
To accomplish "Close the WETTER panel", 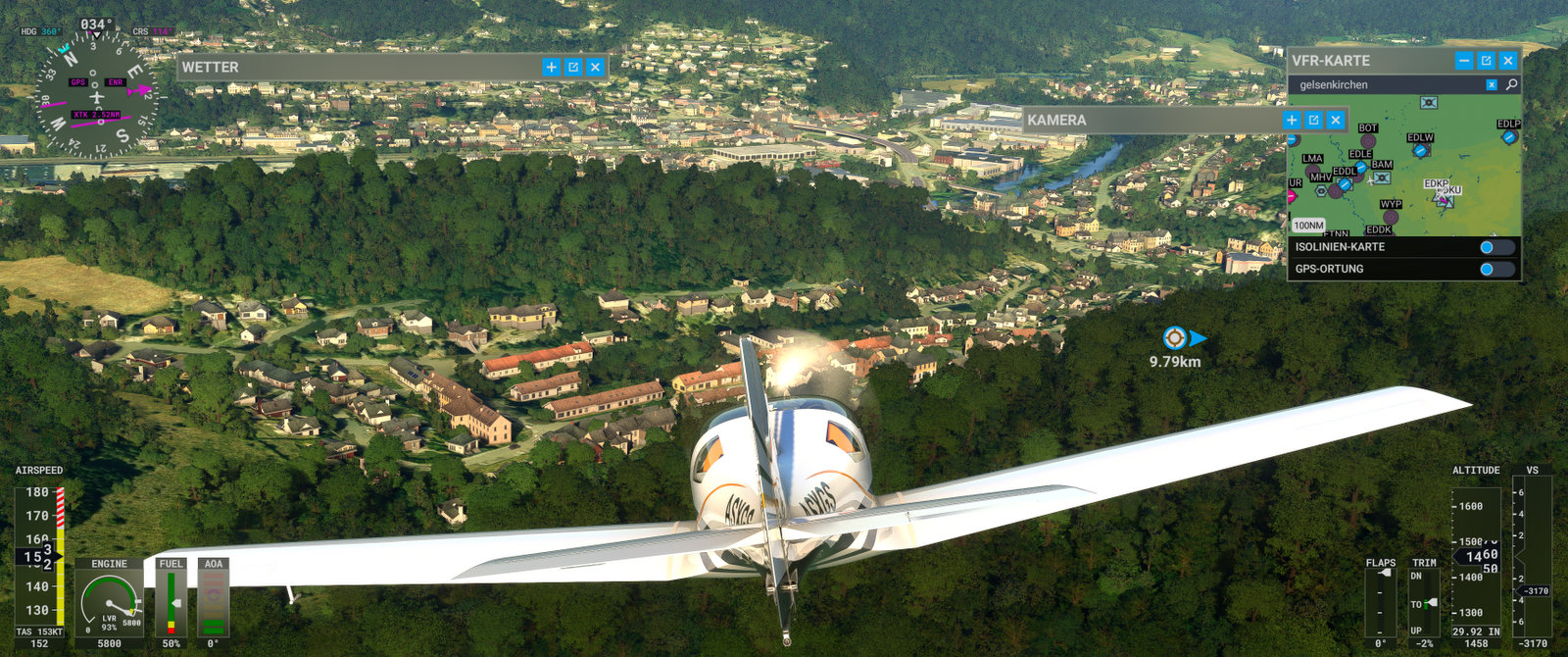I will click(x=595, y=67).
